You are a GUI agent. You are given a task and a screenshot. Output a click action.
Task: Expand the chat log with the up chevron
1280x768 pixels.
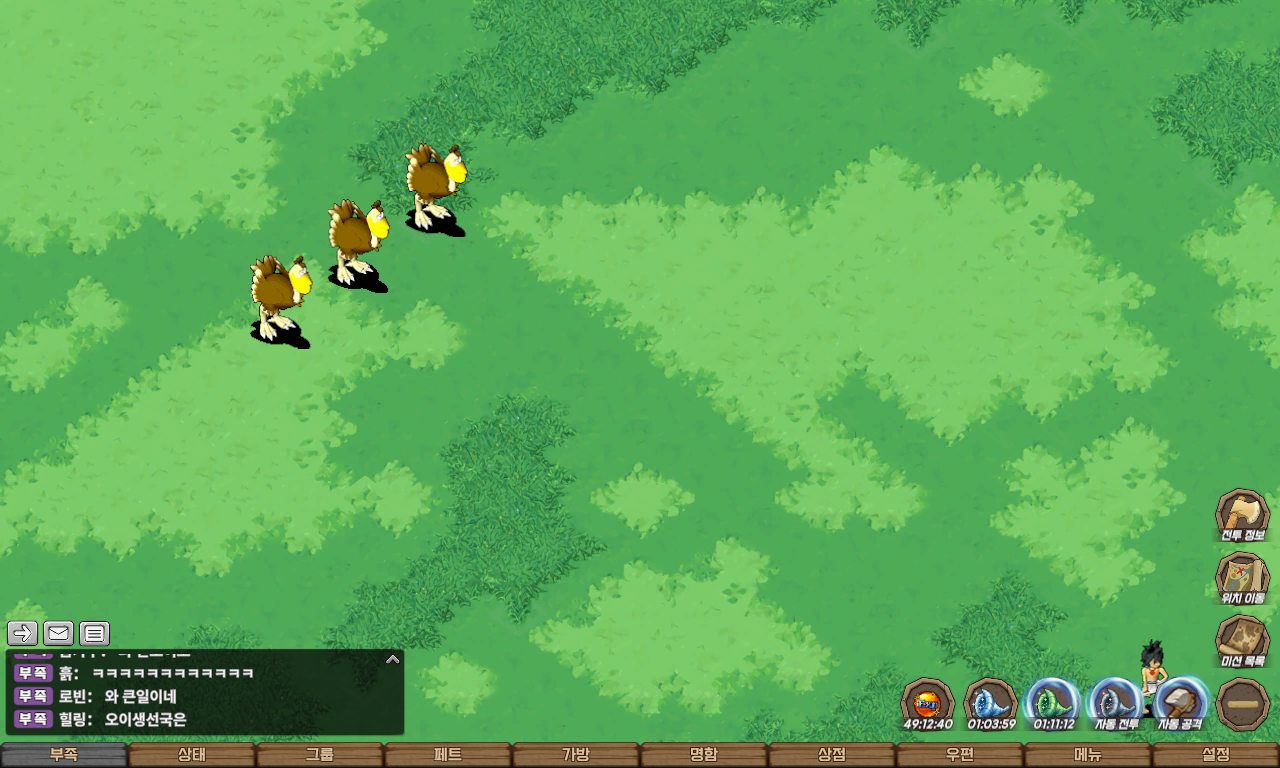click(x=393, y=659)
